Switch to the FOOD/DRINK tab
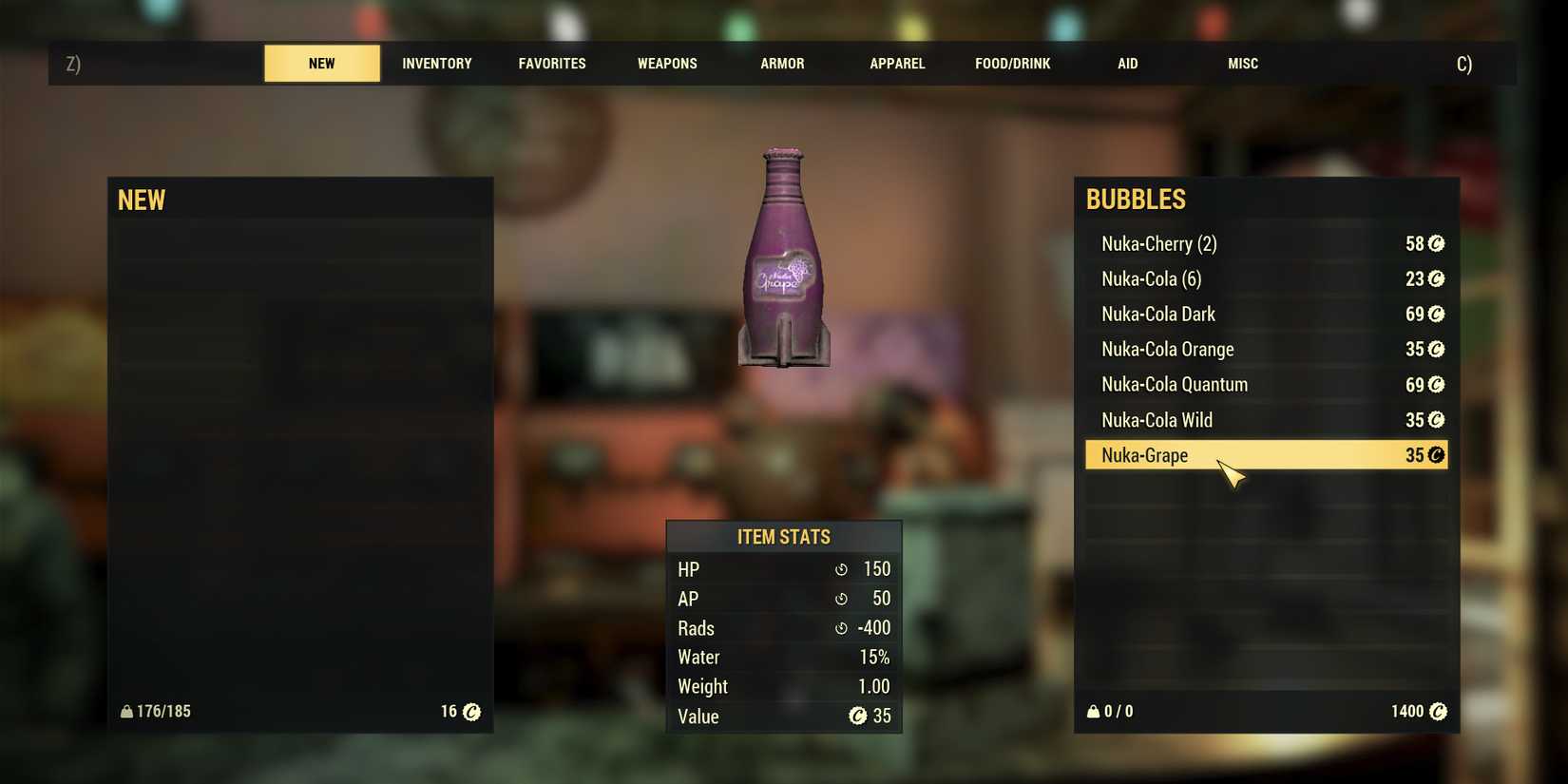This screenshot has height=784, width=1568. [x=1012, y=63]
